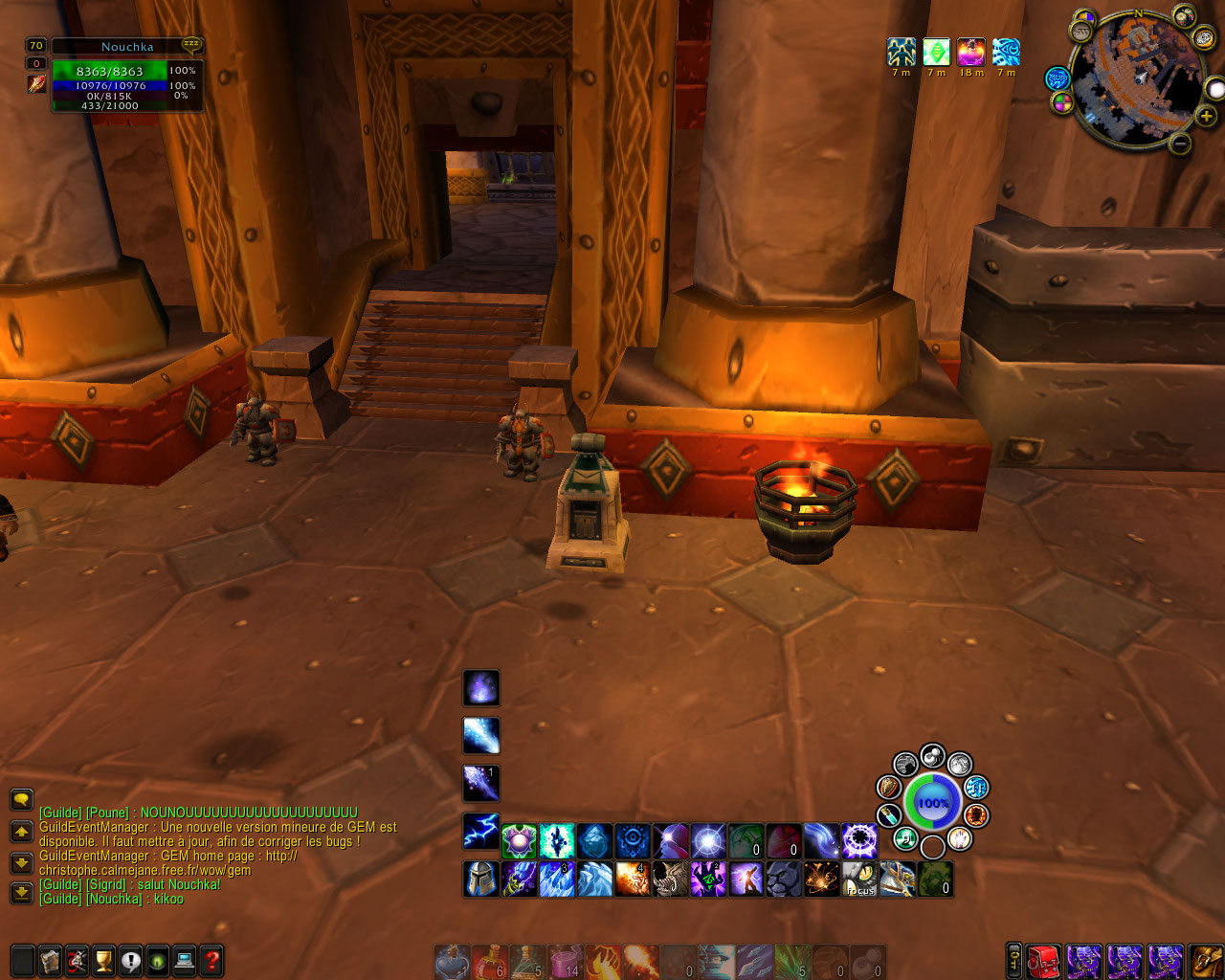Zoom in the minimap with plus button
Image resolution: width=1225 pixels, height=980 pixels.
tap(1206, 116)
